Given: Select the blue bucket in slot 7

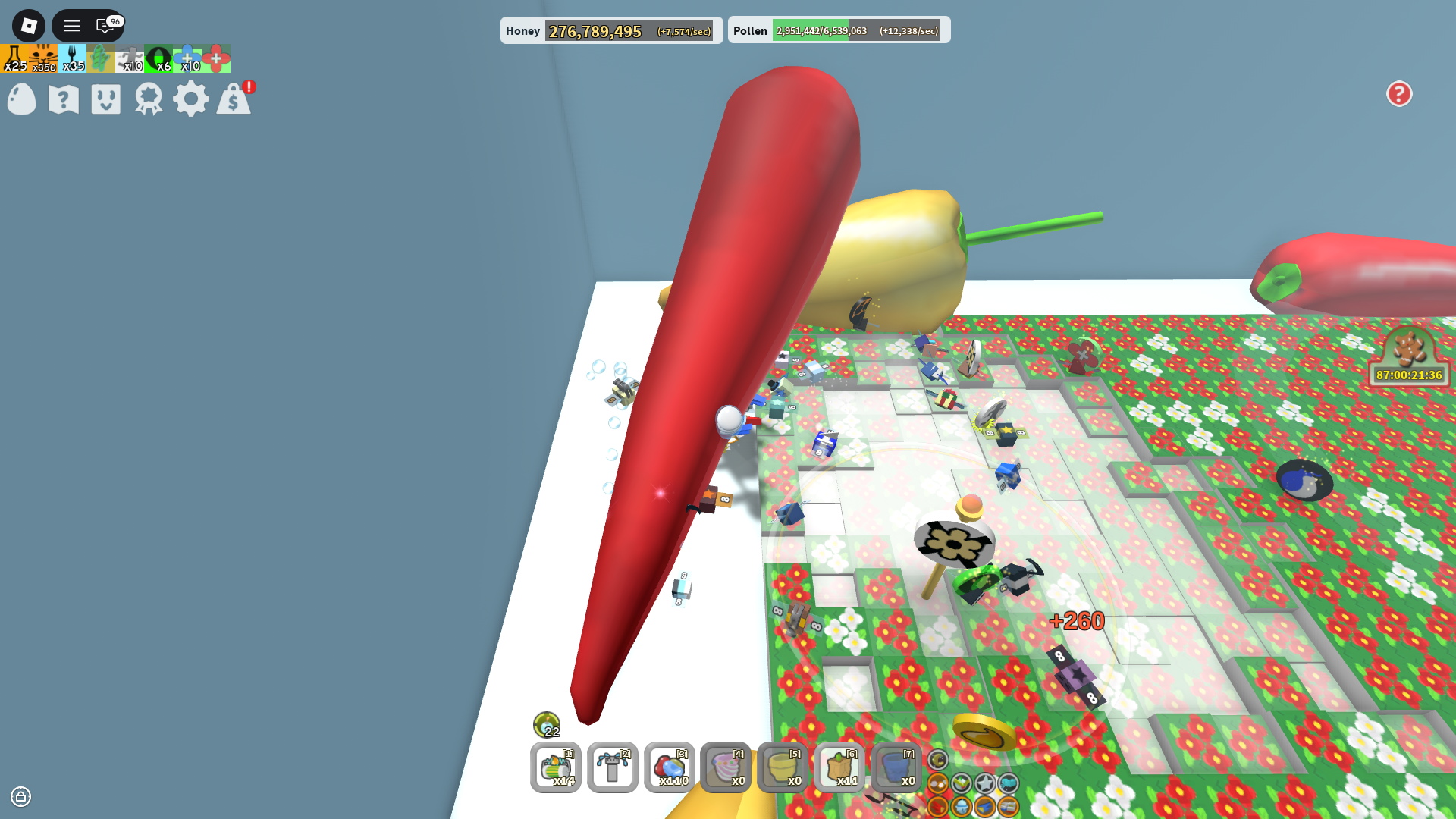Looking at the screenshot, I should point(896,768).
